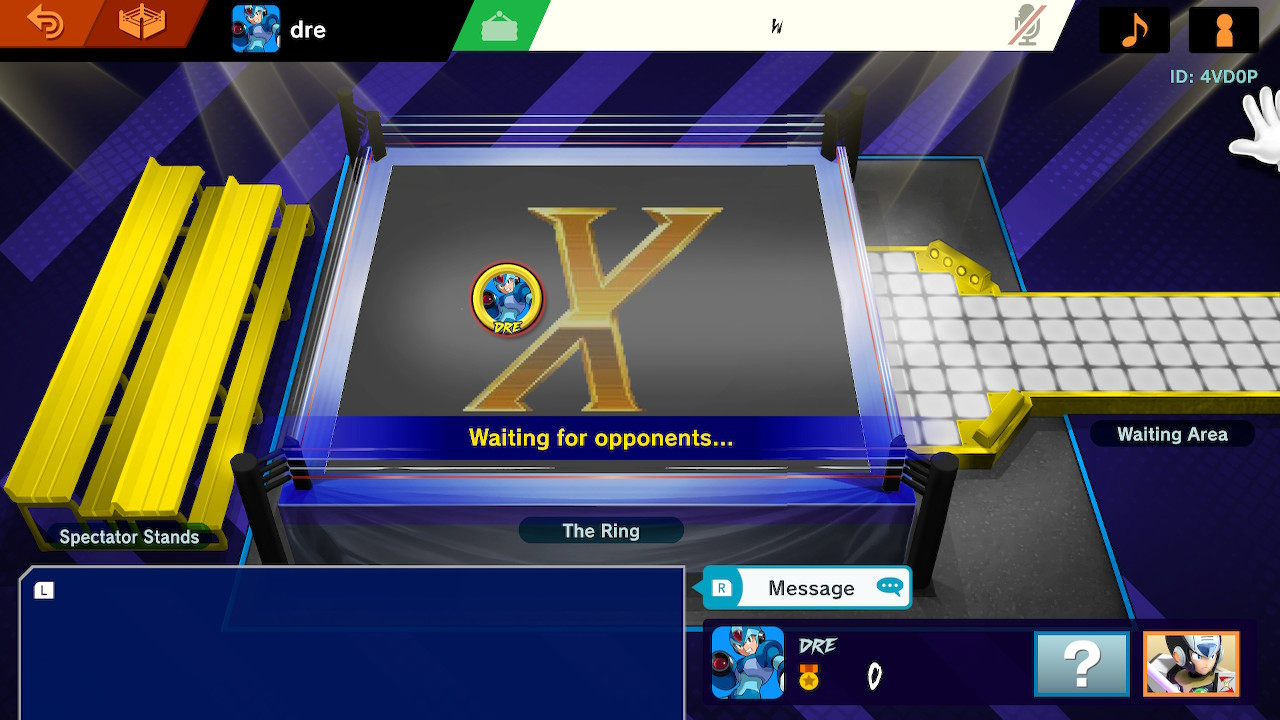Toggle the random stage question mark panel

pos(1081,663)
